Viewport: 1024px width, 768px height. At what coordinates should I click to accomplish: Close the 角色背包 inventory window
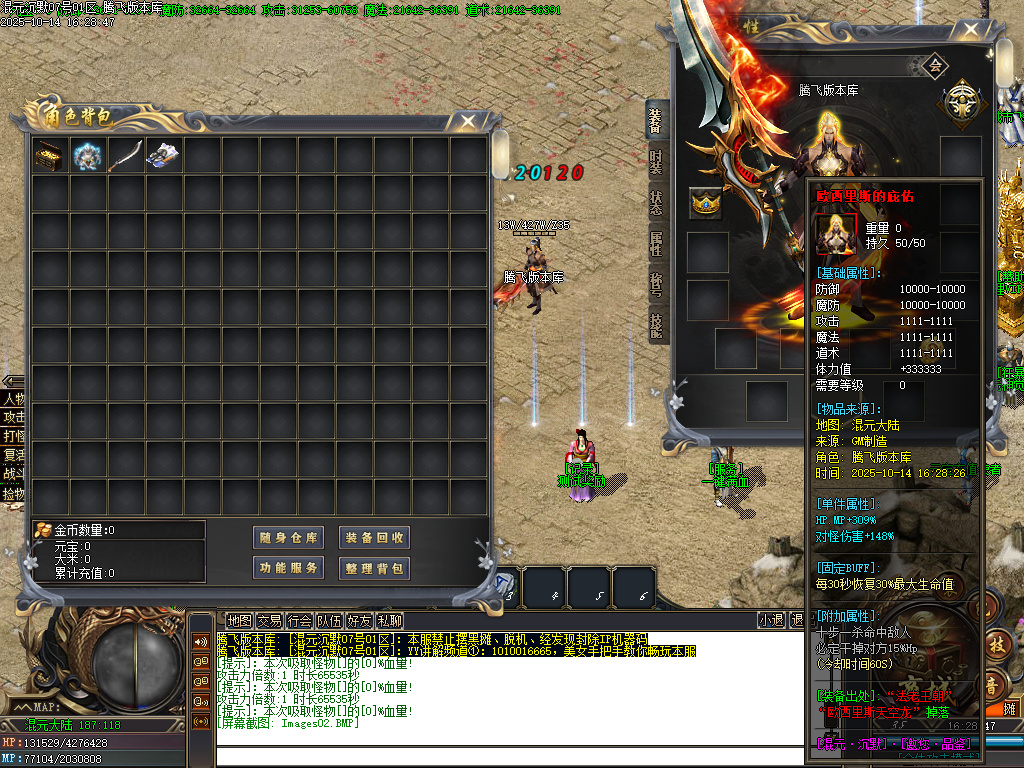pyautogui.click(x=467, y=121)
